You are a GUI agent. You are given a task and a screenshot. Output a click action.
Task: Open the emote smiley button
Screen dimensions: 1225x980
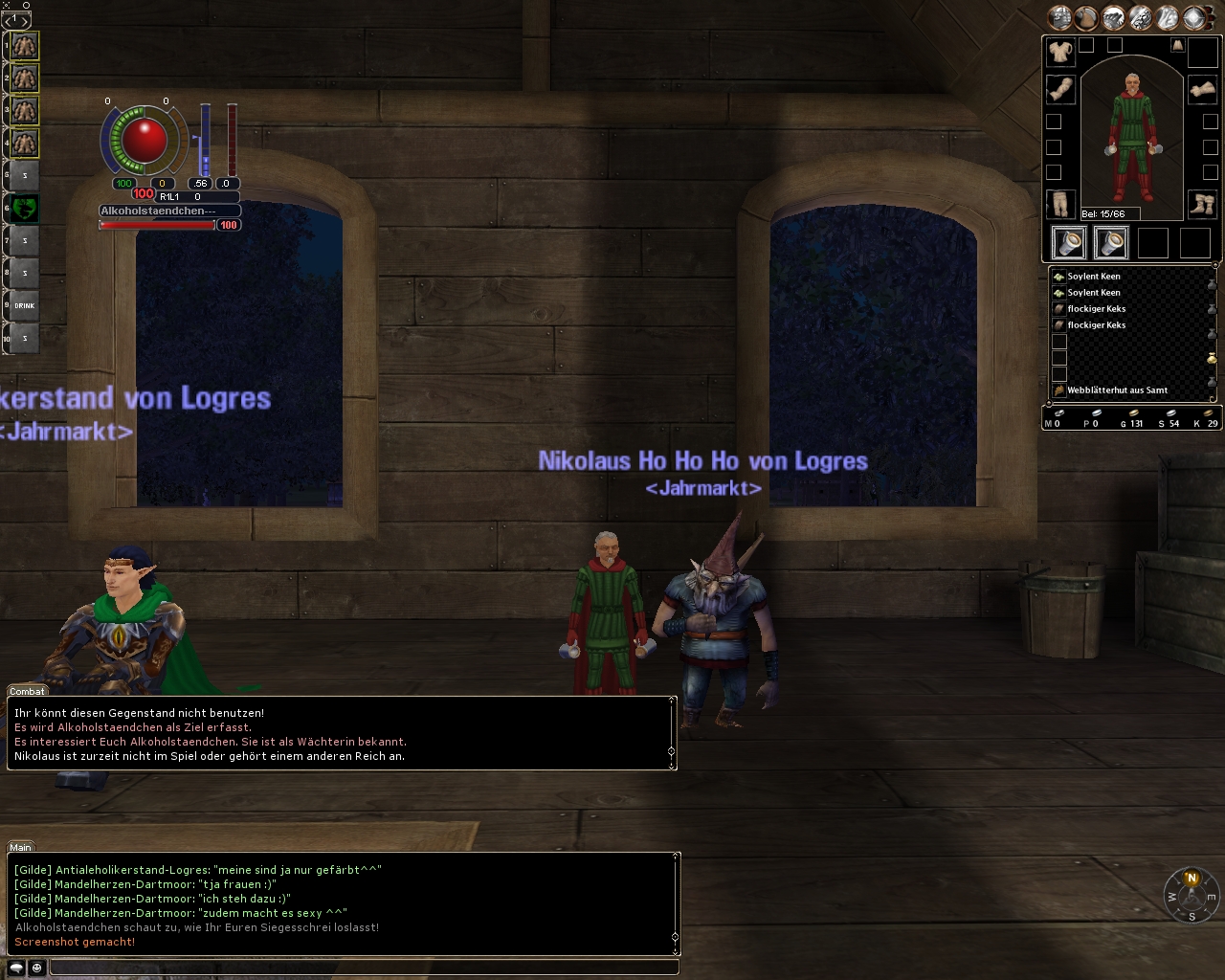[36, 968]
